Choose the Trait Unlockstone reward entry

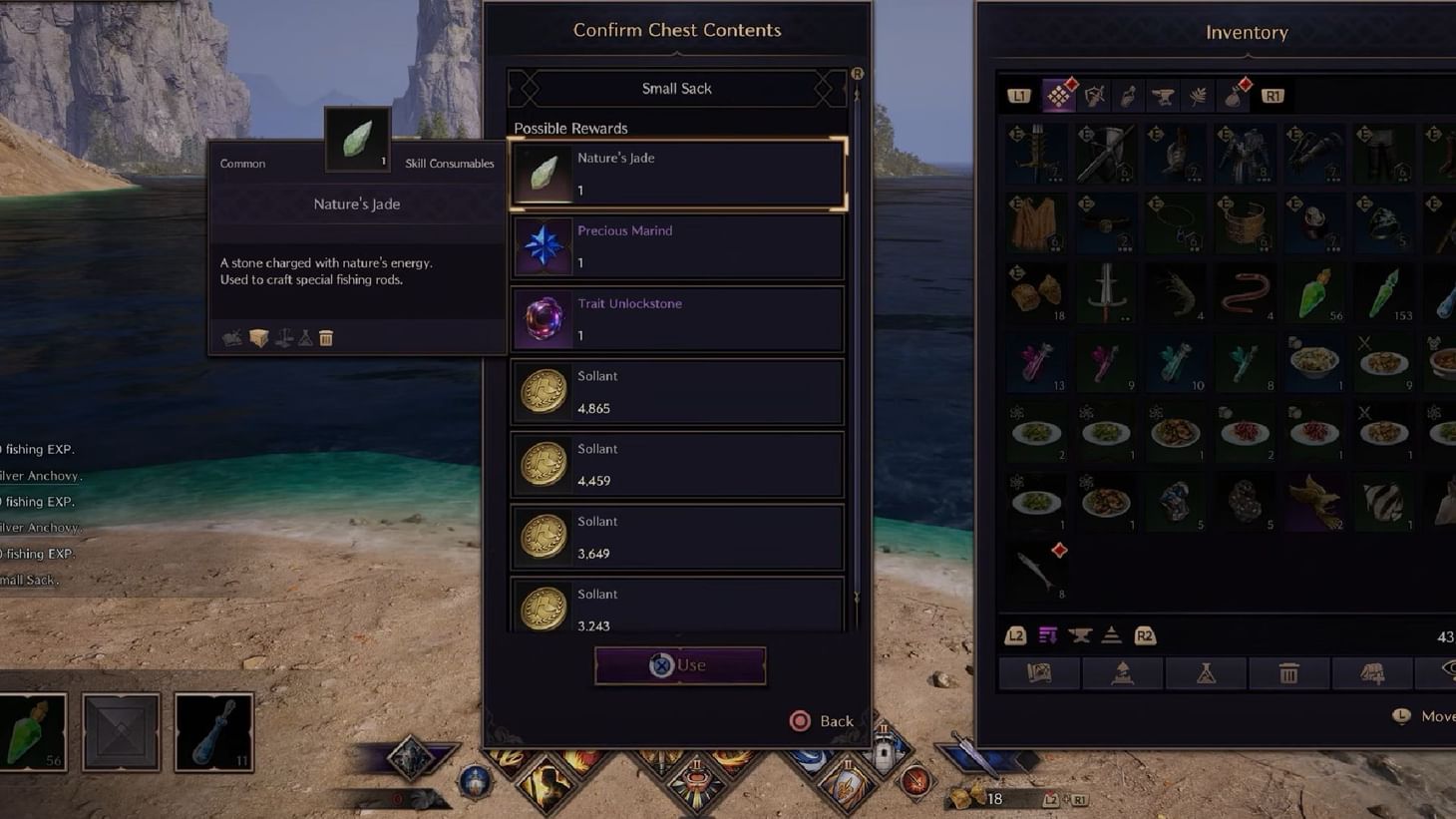[x=678, y=319]
